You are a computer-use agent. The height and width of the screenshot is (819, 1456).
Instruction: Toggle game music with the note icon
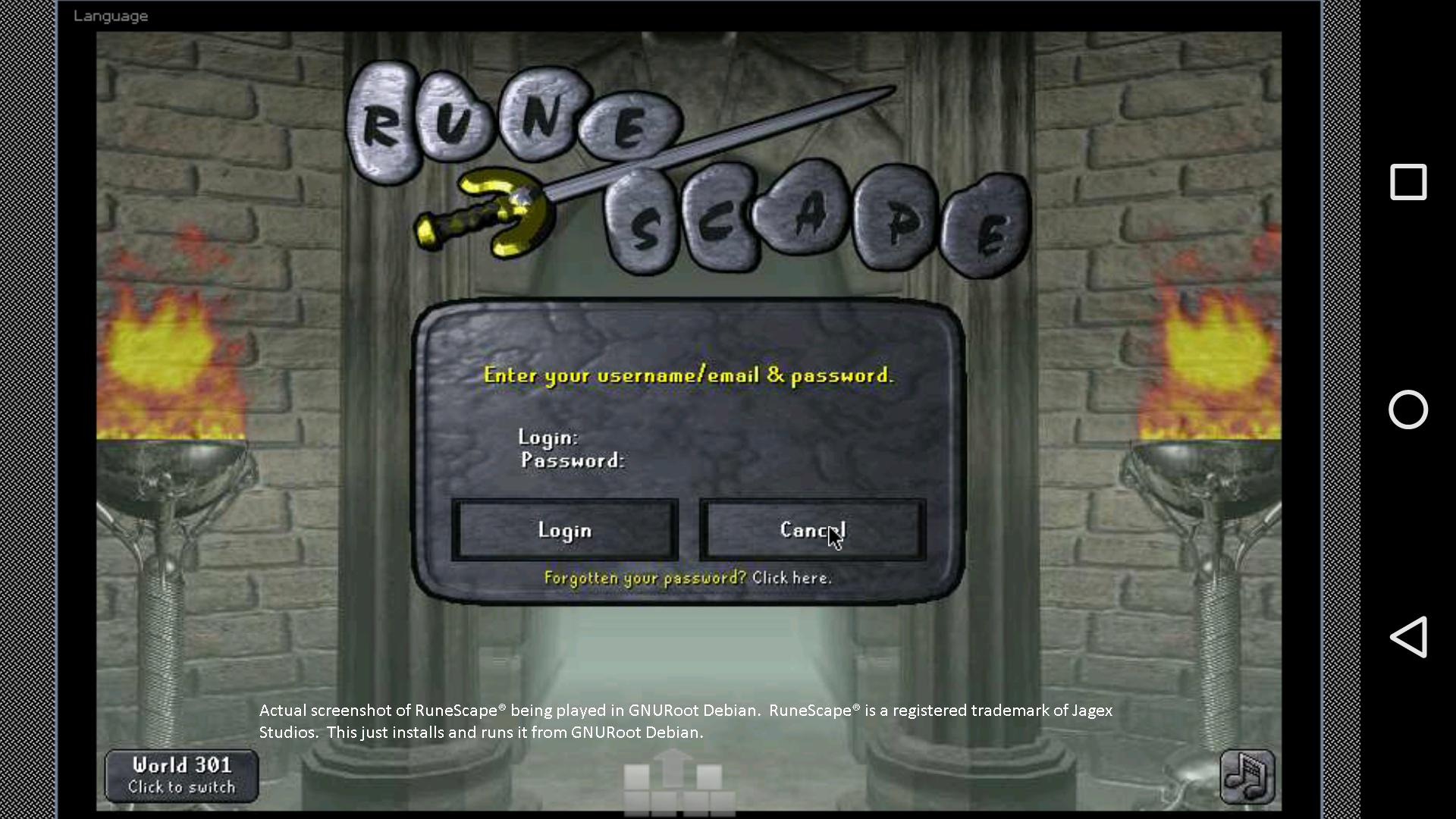pos(1246,776)
